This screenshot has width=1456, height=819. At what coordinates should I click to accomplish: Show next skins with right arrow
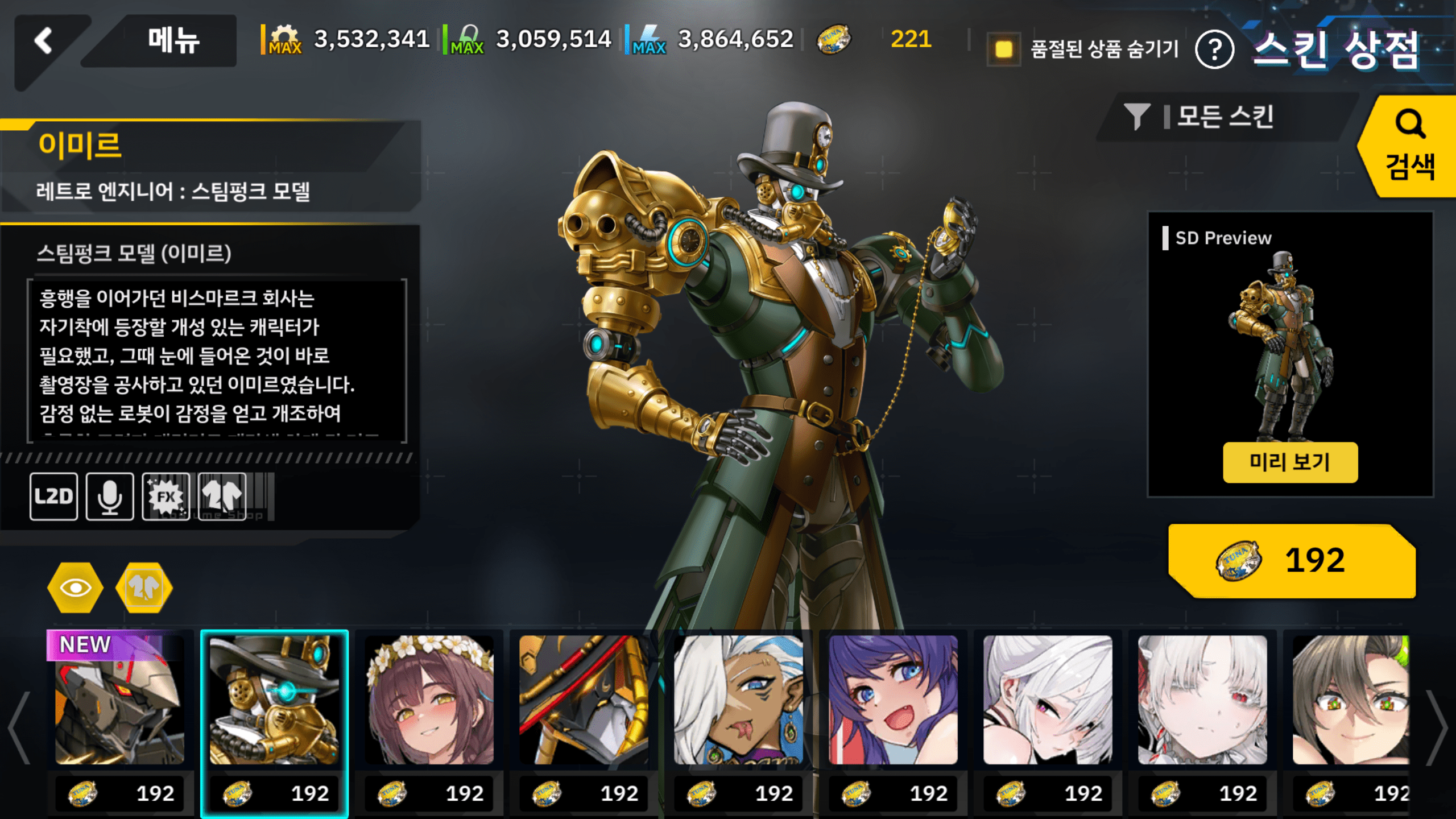click(1438, 728)
